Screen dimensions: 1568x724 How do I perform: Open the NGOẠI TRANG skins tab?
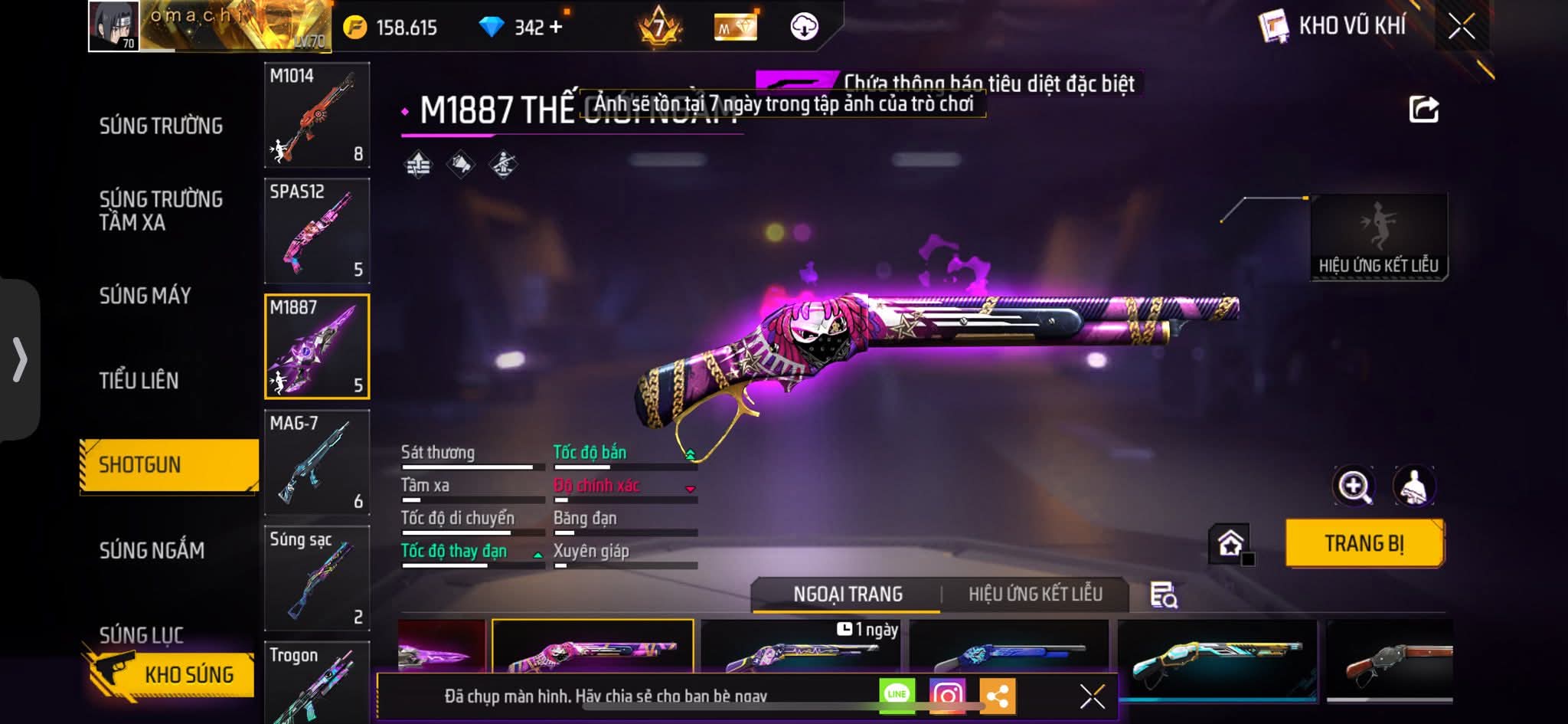click(x=848, y=594)
